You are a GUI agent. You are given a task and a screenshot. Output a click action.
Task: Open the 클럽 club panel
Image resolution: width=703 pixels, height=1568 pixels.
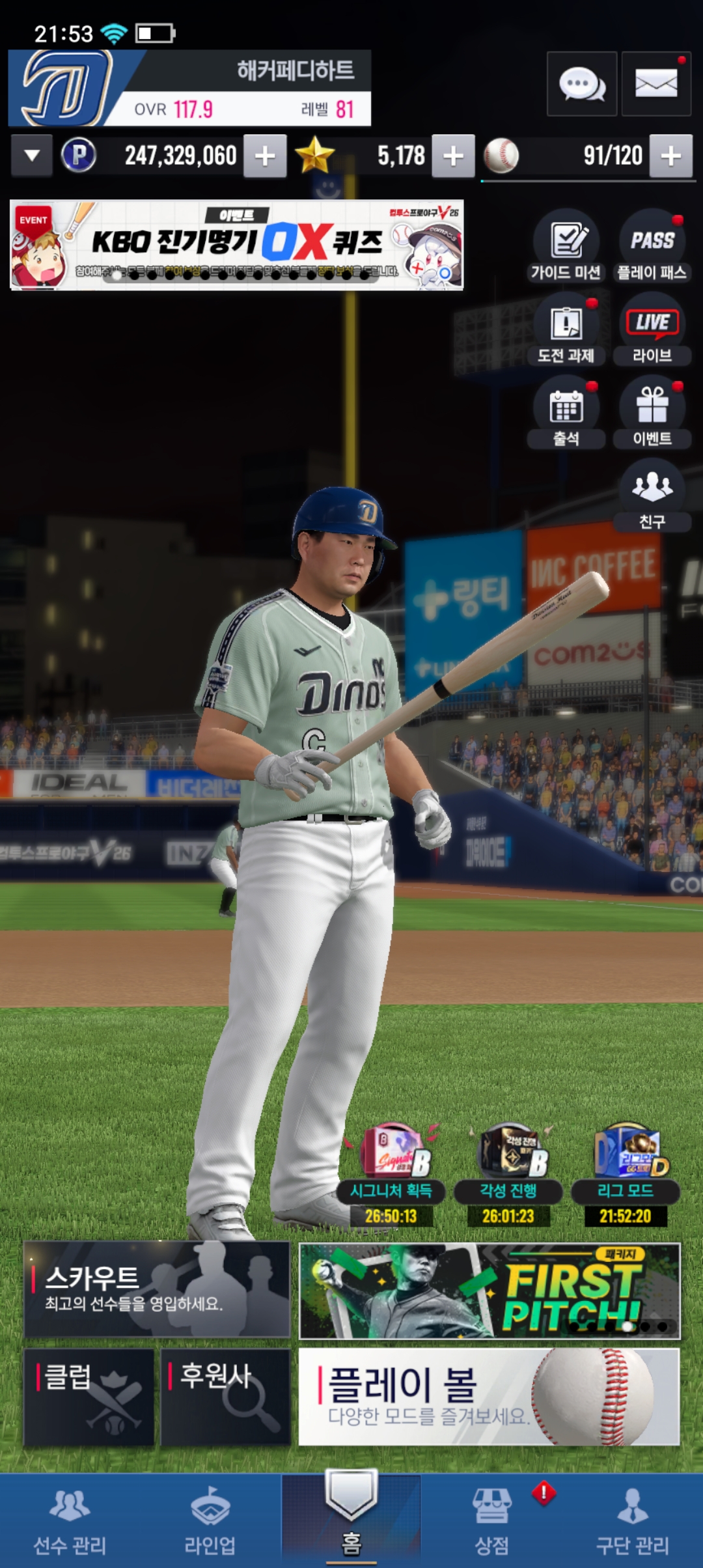(89, 1397)
